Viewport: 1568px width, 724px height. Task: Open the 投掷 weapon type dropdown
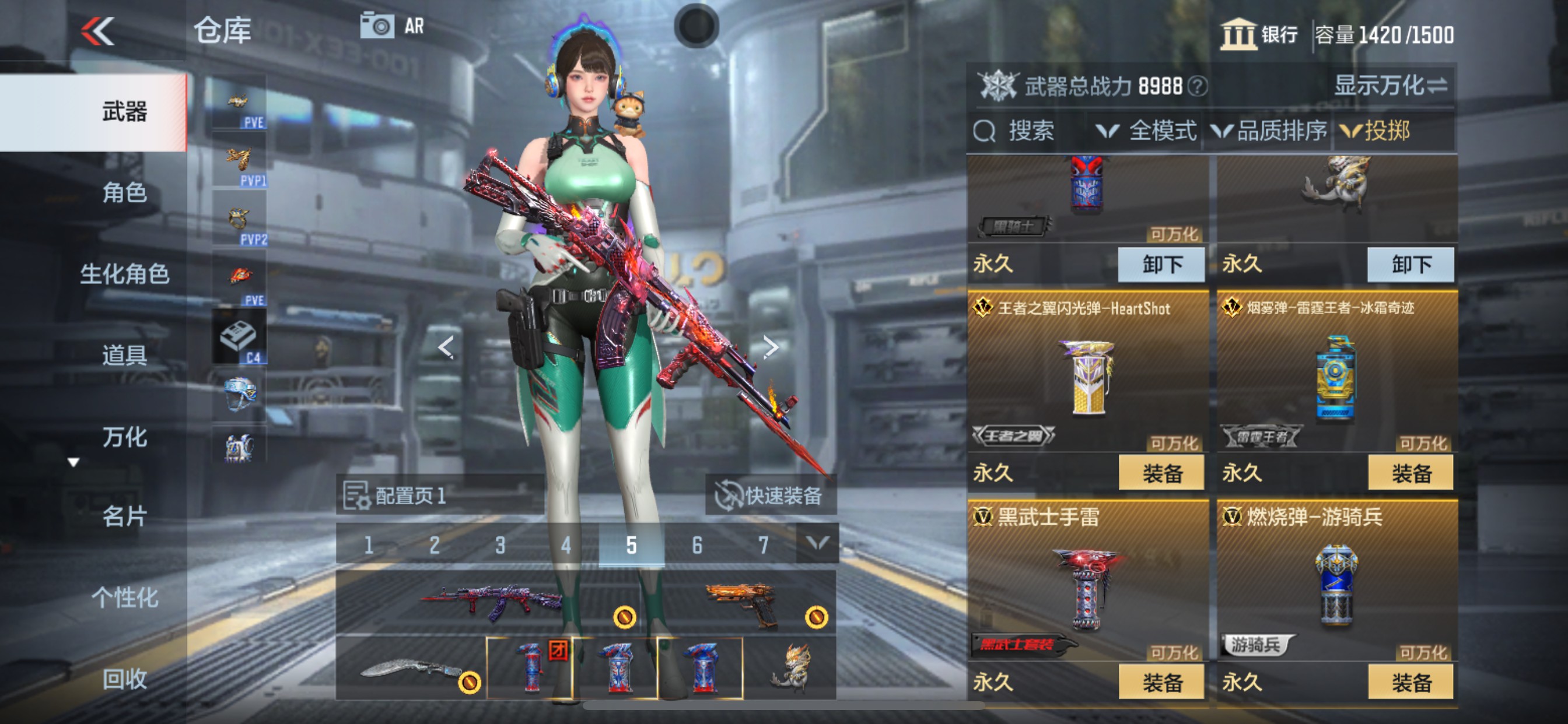pos(1375,131)
